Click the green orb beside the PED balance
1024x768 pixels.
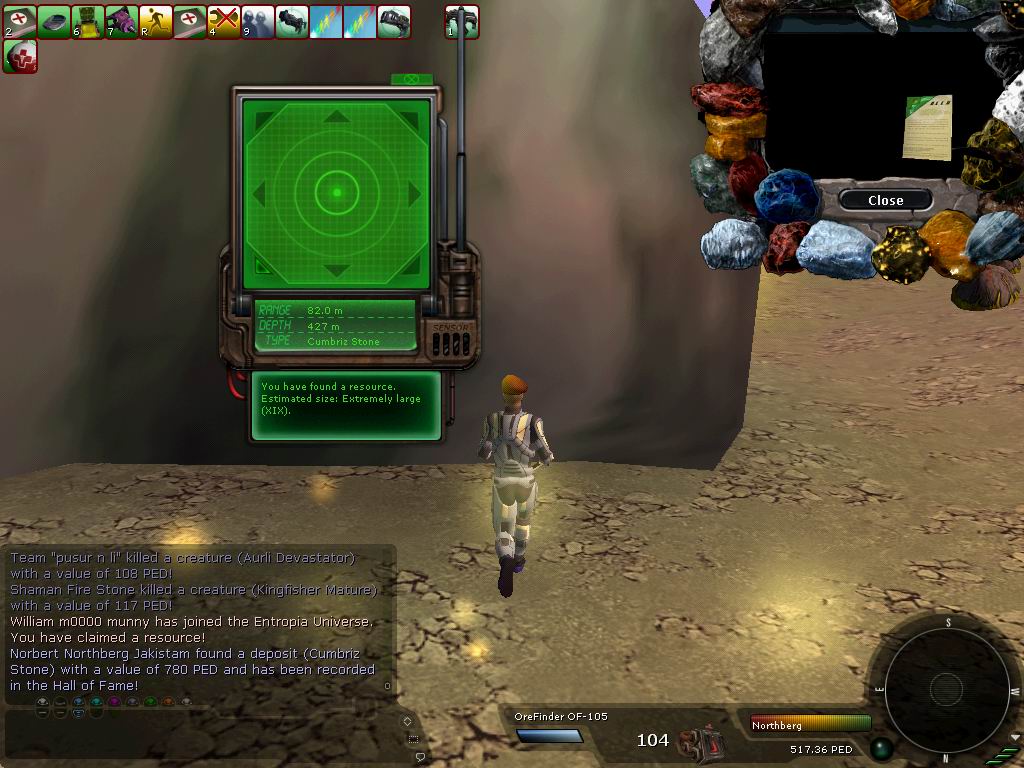(881, 748)
